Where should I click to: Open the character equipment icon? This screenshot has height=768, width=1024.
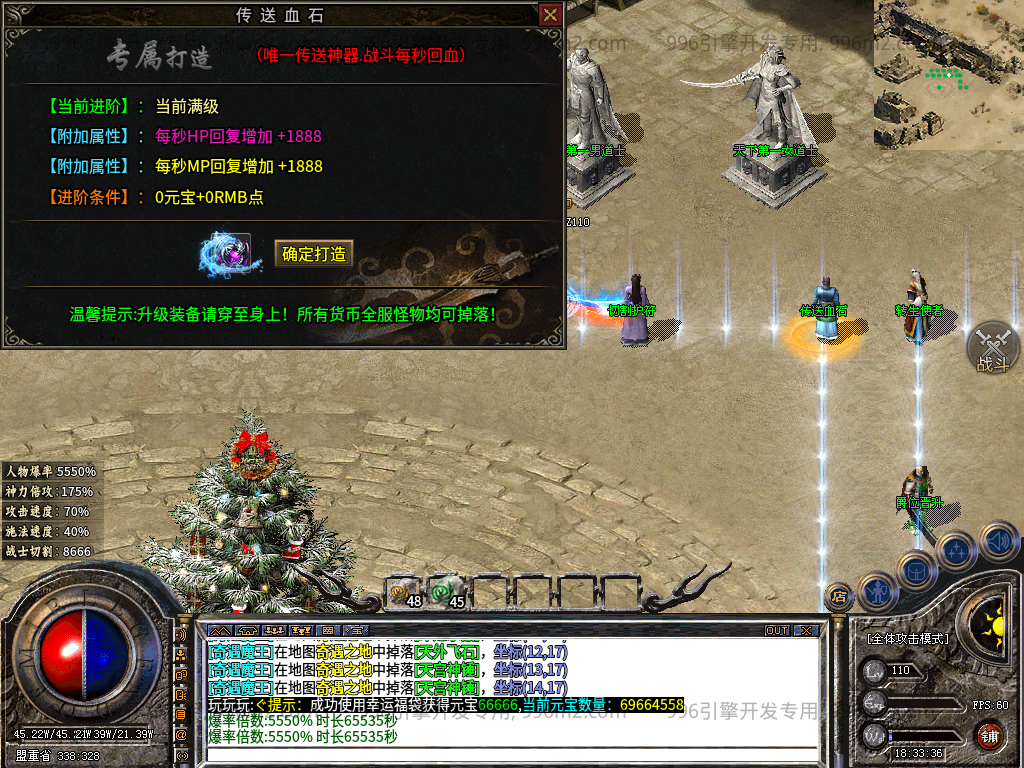[878, 590]
